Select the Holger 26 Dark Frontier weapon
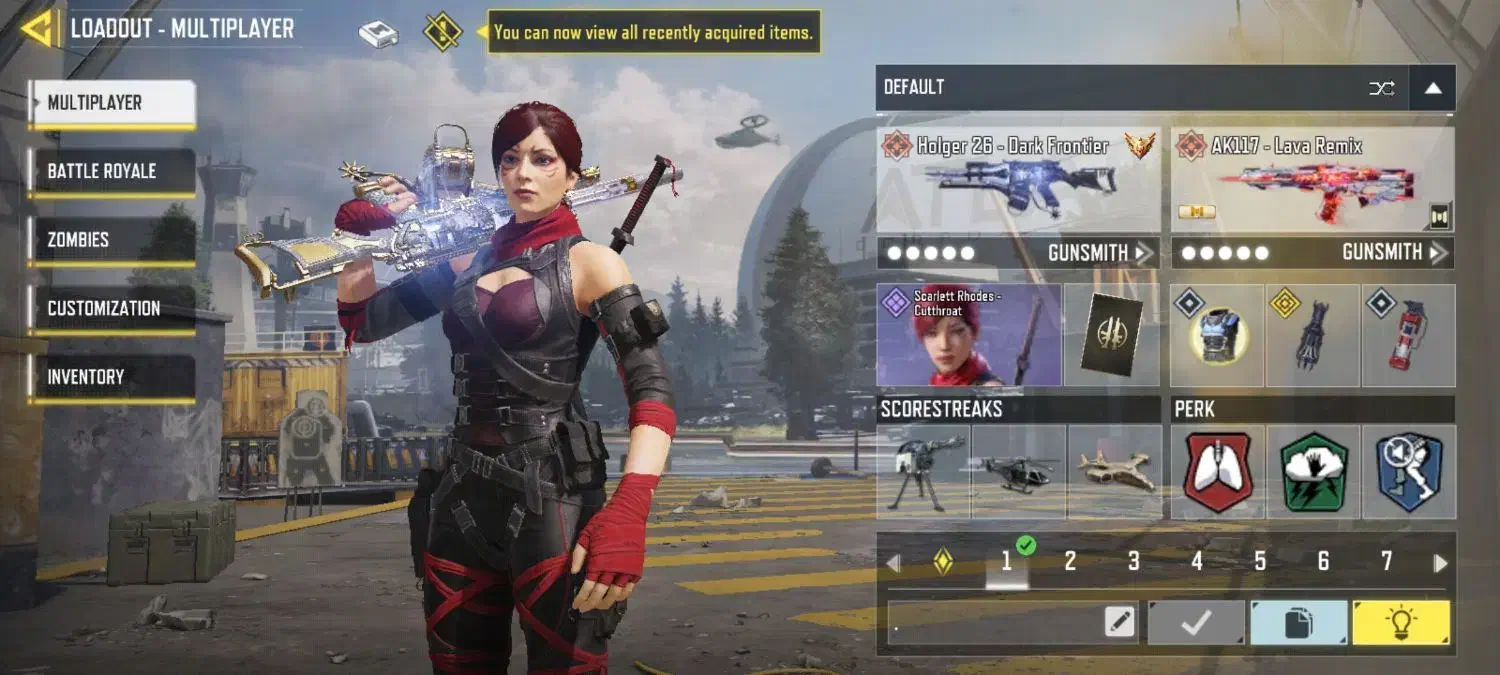This screenshot has width=1500, height=675. 1018,180
